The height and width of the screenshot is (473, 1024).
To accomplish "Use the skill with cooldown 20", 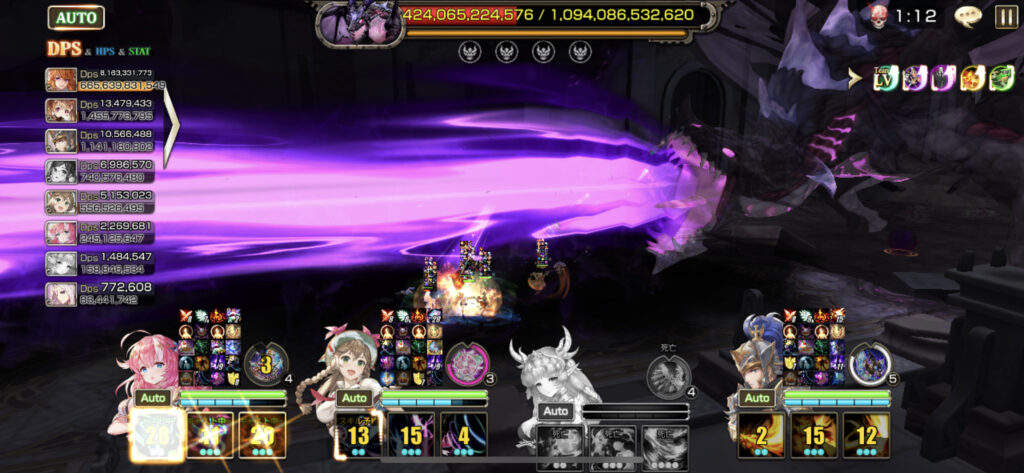I will [x=262, y=435].
